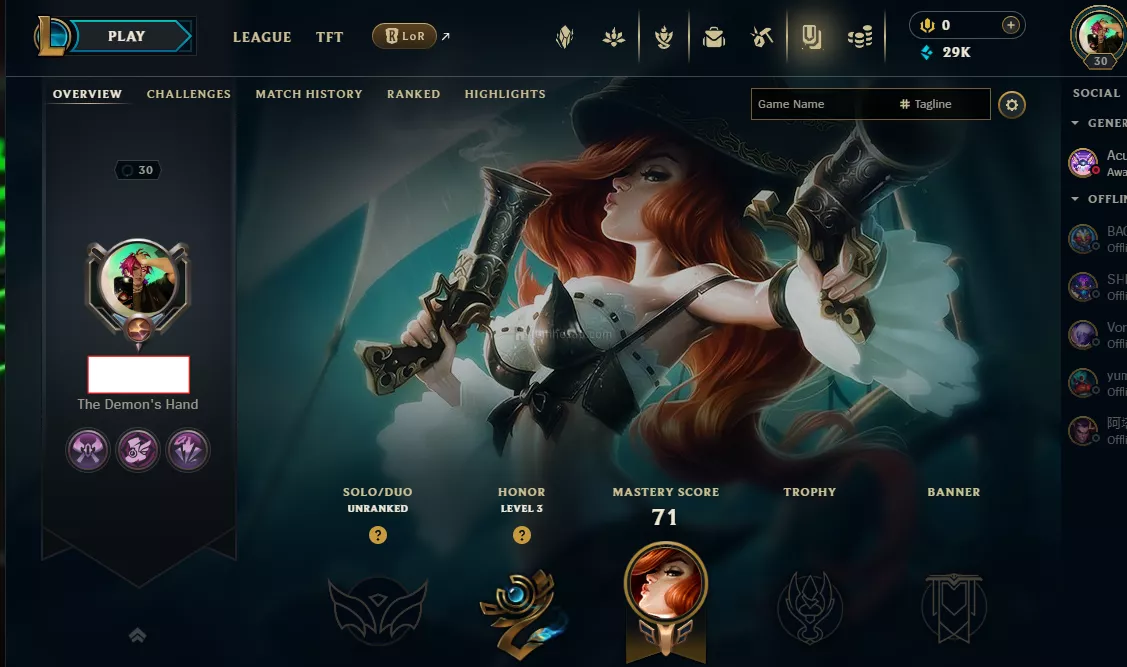1127x667 pixels.
Task: Click the Banner crest emblem
Action: [x=954, y=608]
